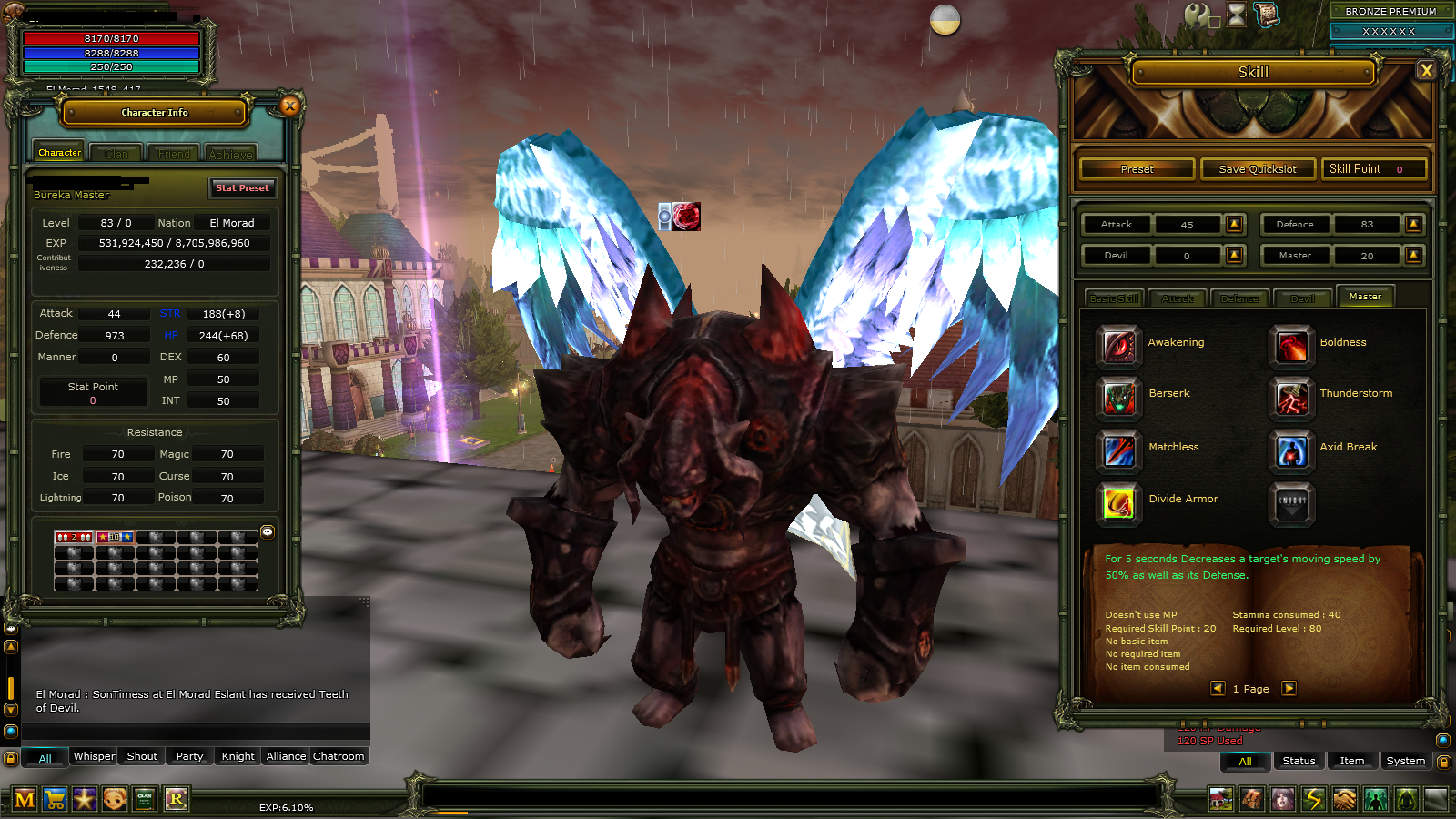
Task: Select the Divide Armor skill icon
Action: (x=1117, y=504)
